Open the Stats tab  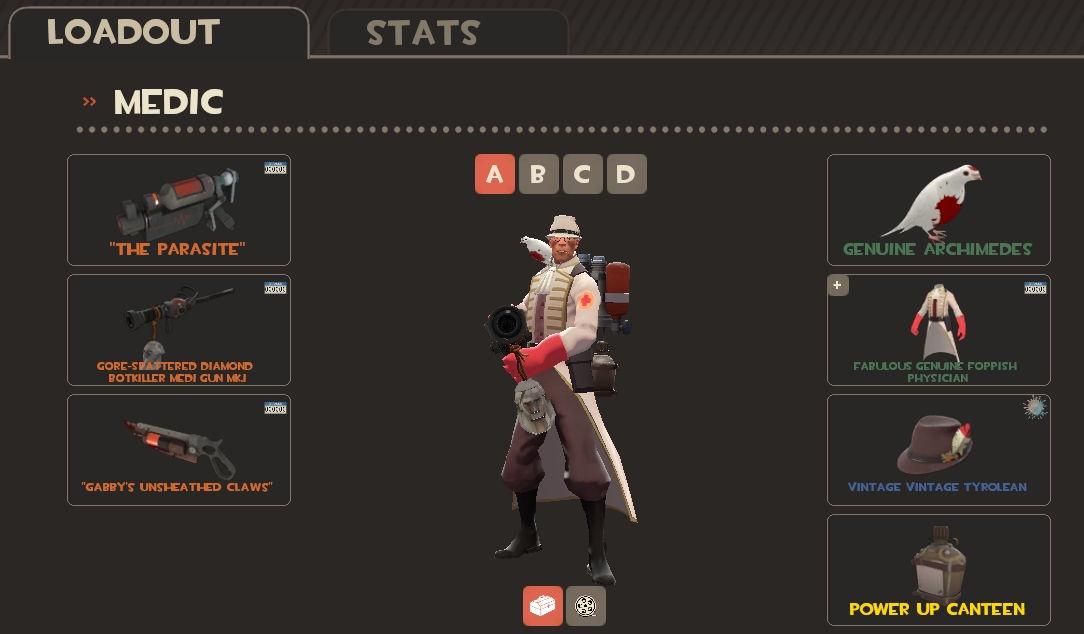448,34
